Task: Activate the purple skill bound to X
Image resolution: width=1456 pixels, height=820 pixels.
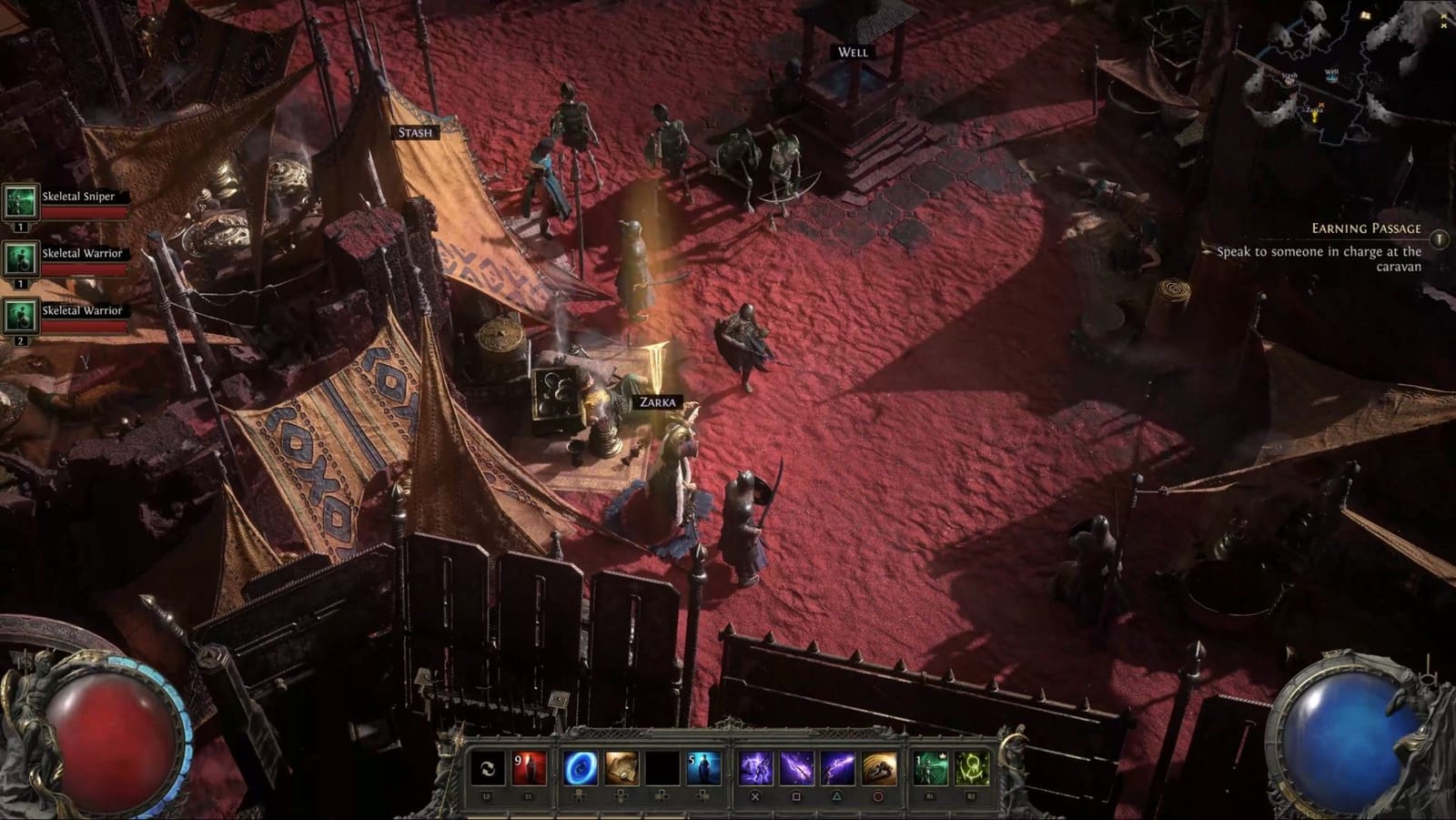Action: click(755, 769)
